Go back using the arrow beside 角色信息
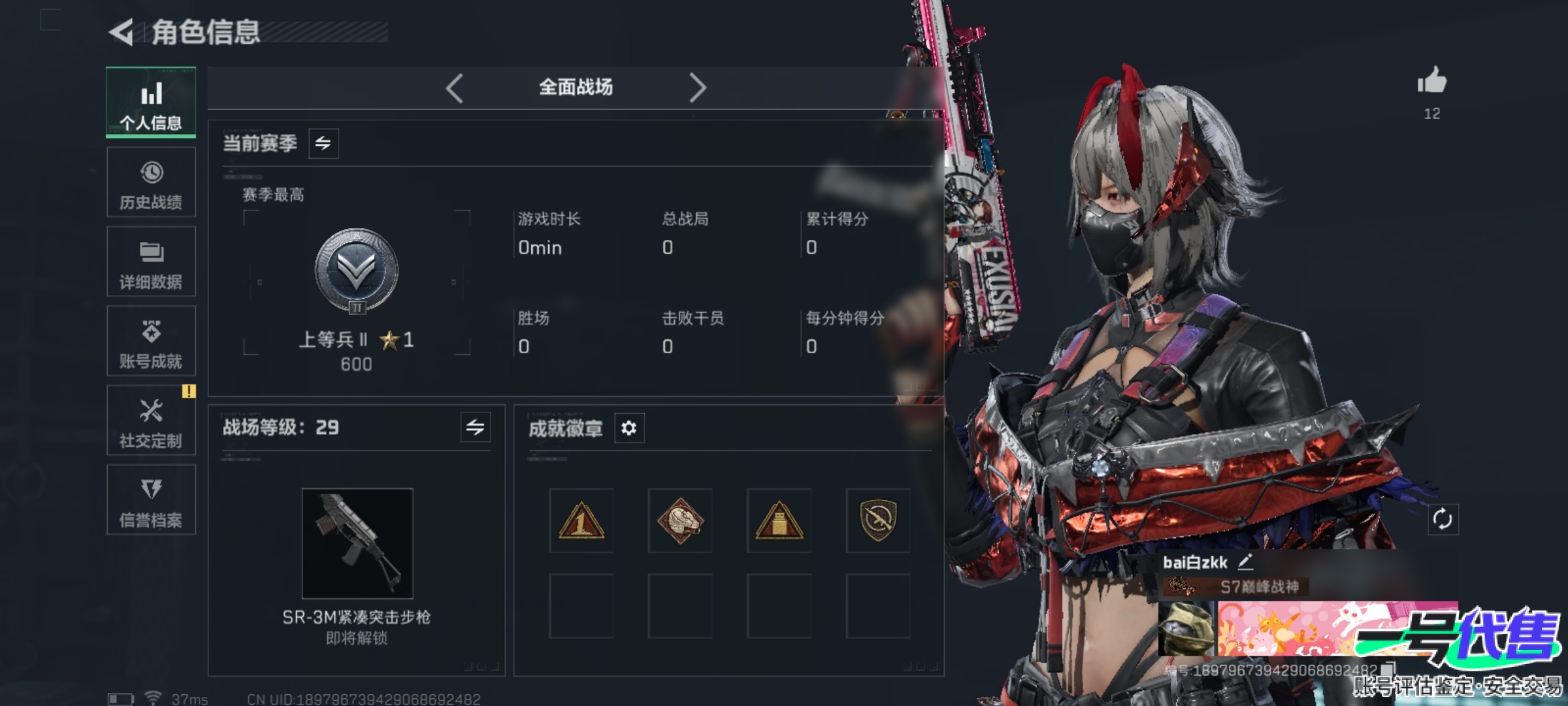 pyautogui.click(x=122, y=32)
